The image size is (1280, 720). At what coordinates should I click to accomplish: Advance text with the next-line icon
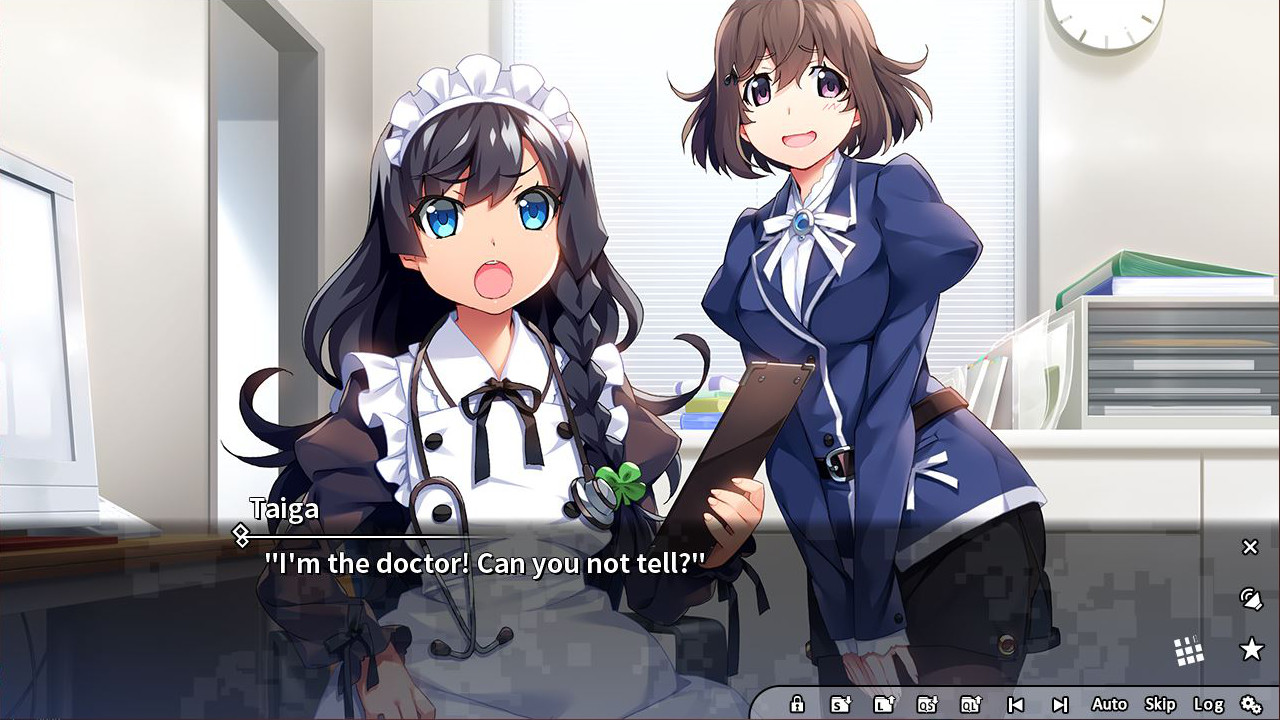pyautogui.click(x=1061, y=703)
